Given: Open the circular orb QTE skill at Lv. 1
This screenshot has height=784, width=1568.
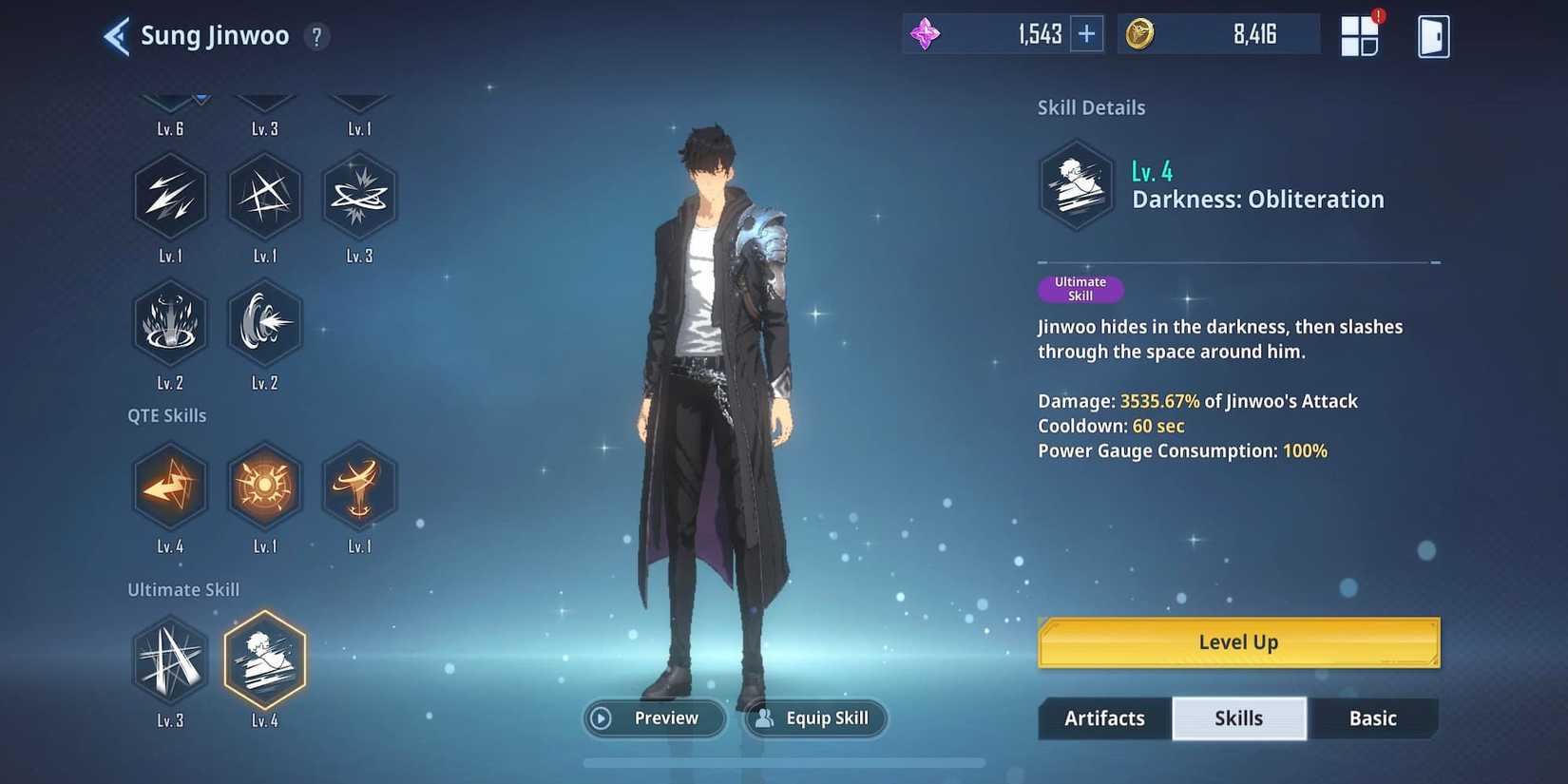Looking at the screenshot, I should (x=264, y=487).
